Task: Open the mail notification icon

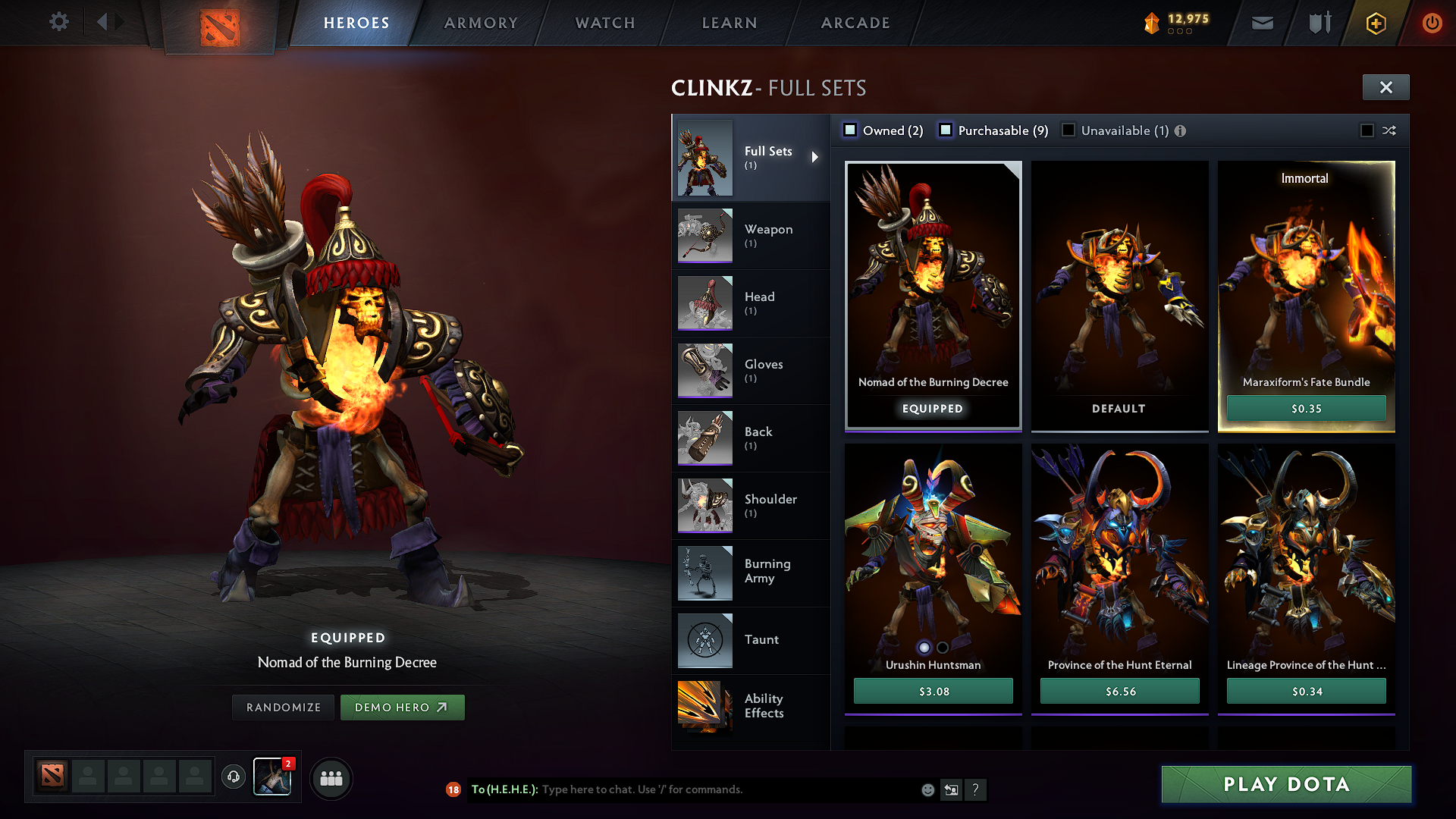Action: (x=1262, y=23)
